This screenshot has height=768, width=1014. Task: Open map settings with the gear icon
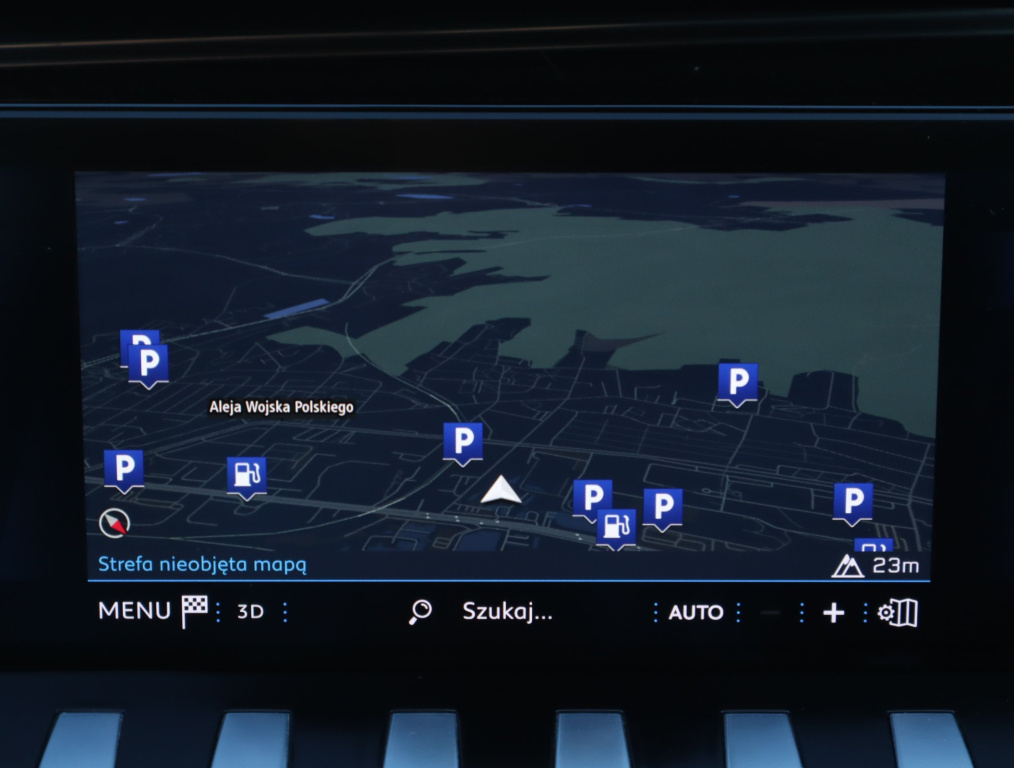coord(897,613)
